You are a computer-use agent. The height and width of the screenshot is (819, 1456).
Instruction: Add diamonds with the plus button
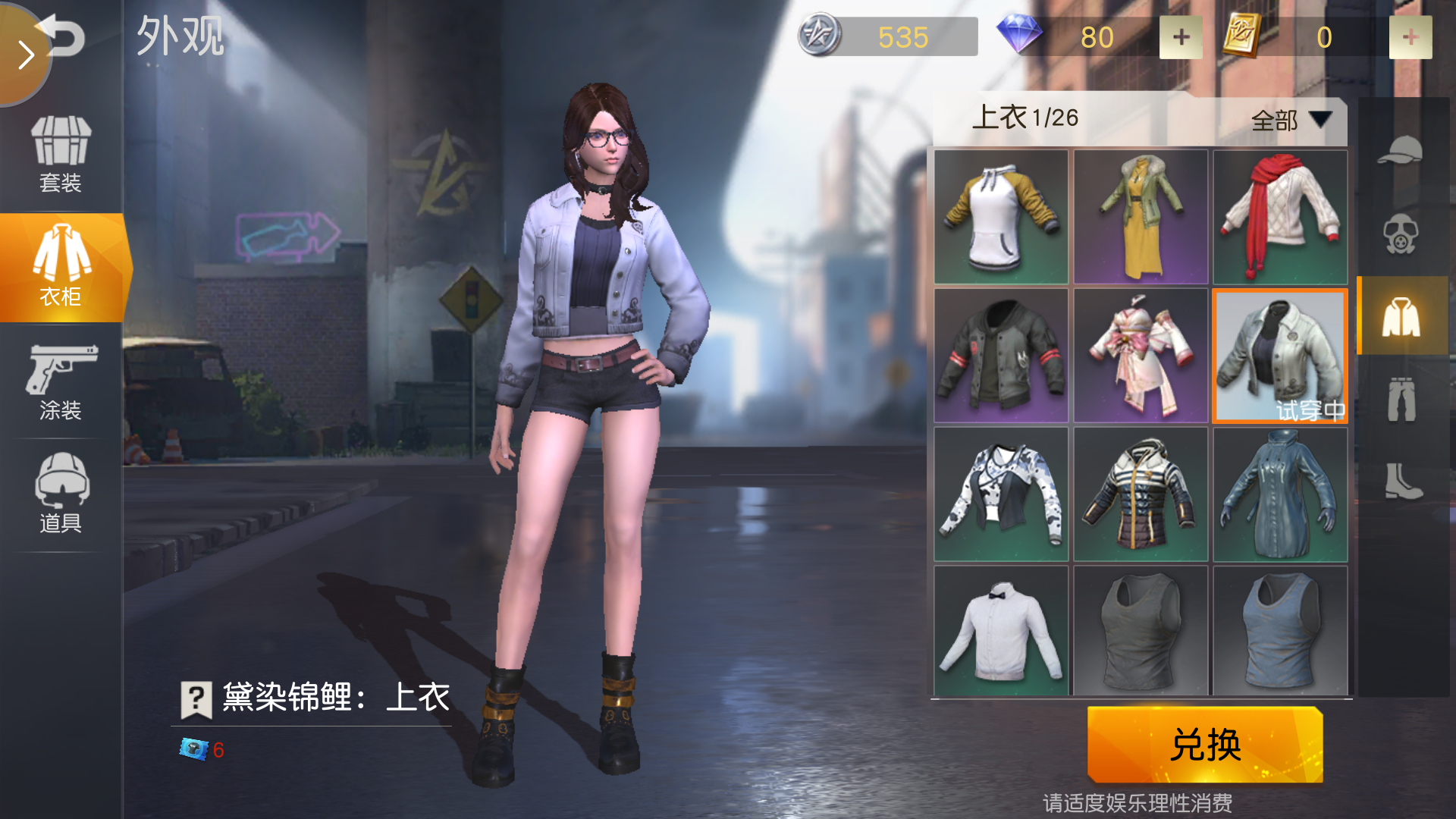click(1180, 36)
